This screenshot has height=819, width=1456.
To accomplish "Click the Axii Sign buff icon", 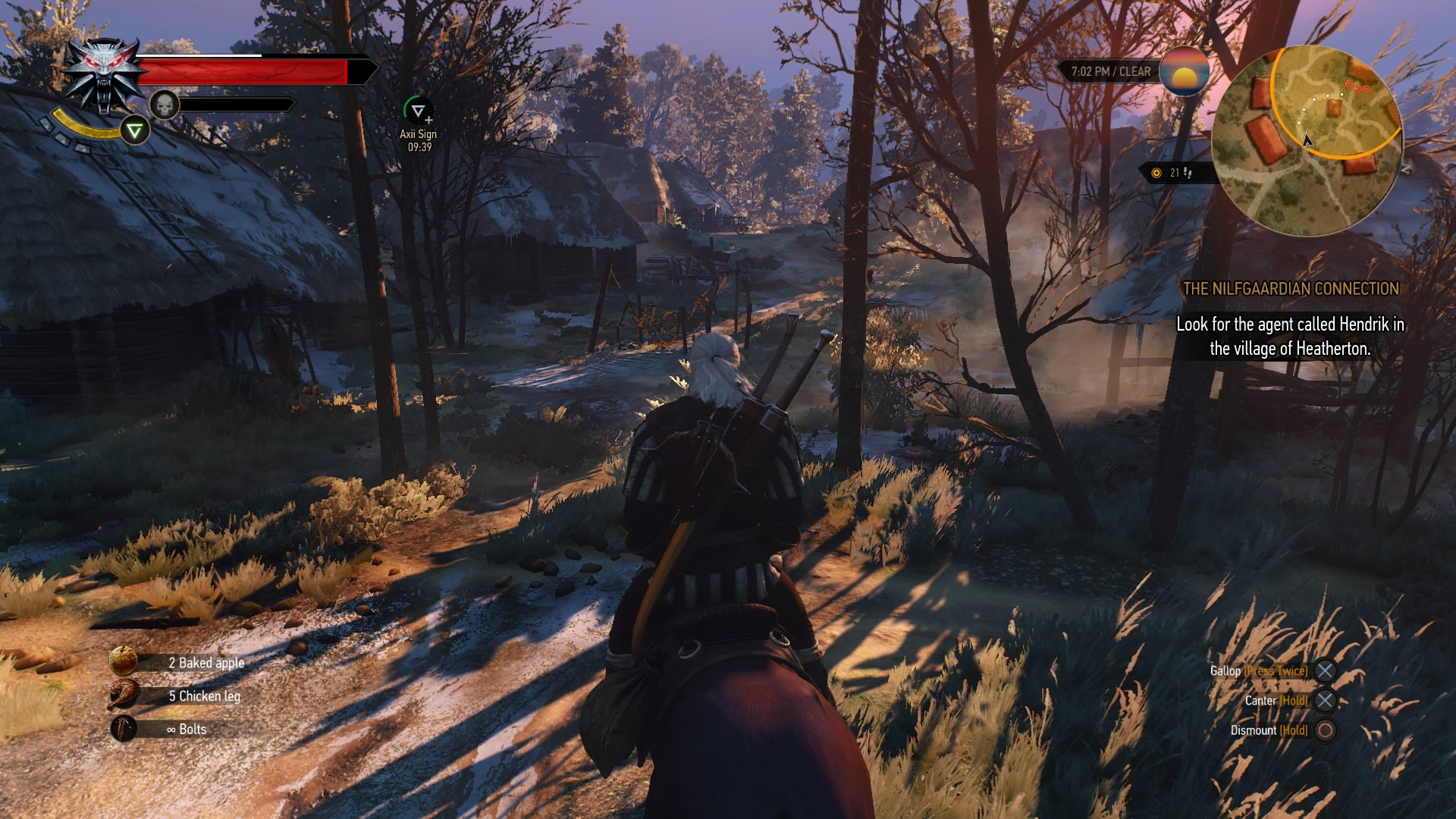I will tap(417, 111).
